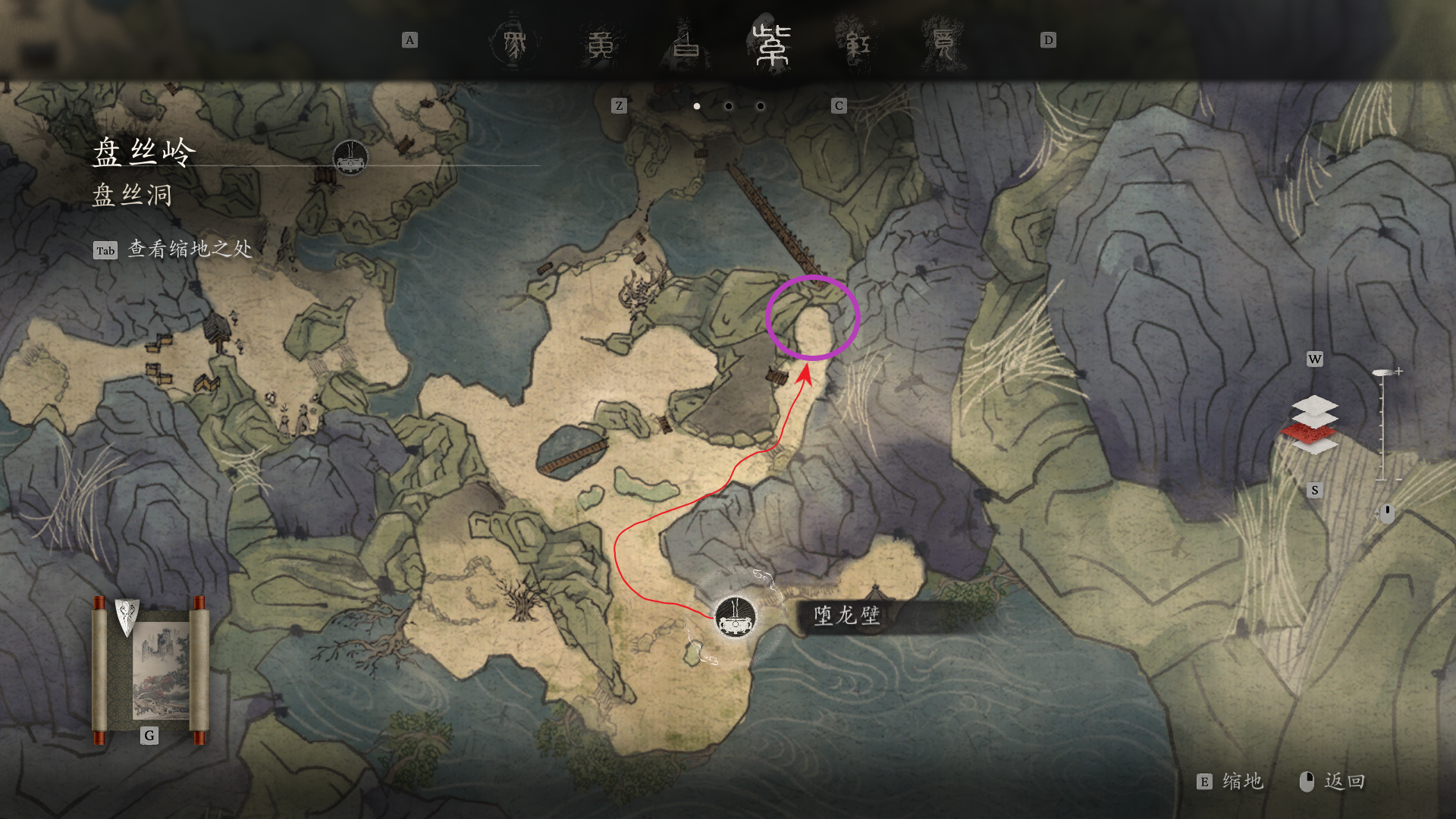The height and width of the screenshot is (819, 1456).
Task: Click 返回 to go back
Action: pyautogui.click(x=1333, y=782)
